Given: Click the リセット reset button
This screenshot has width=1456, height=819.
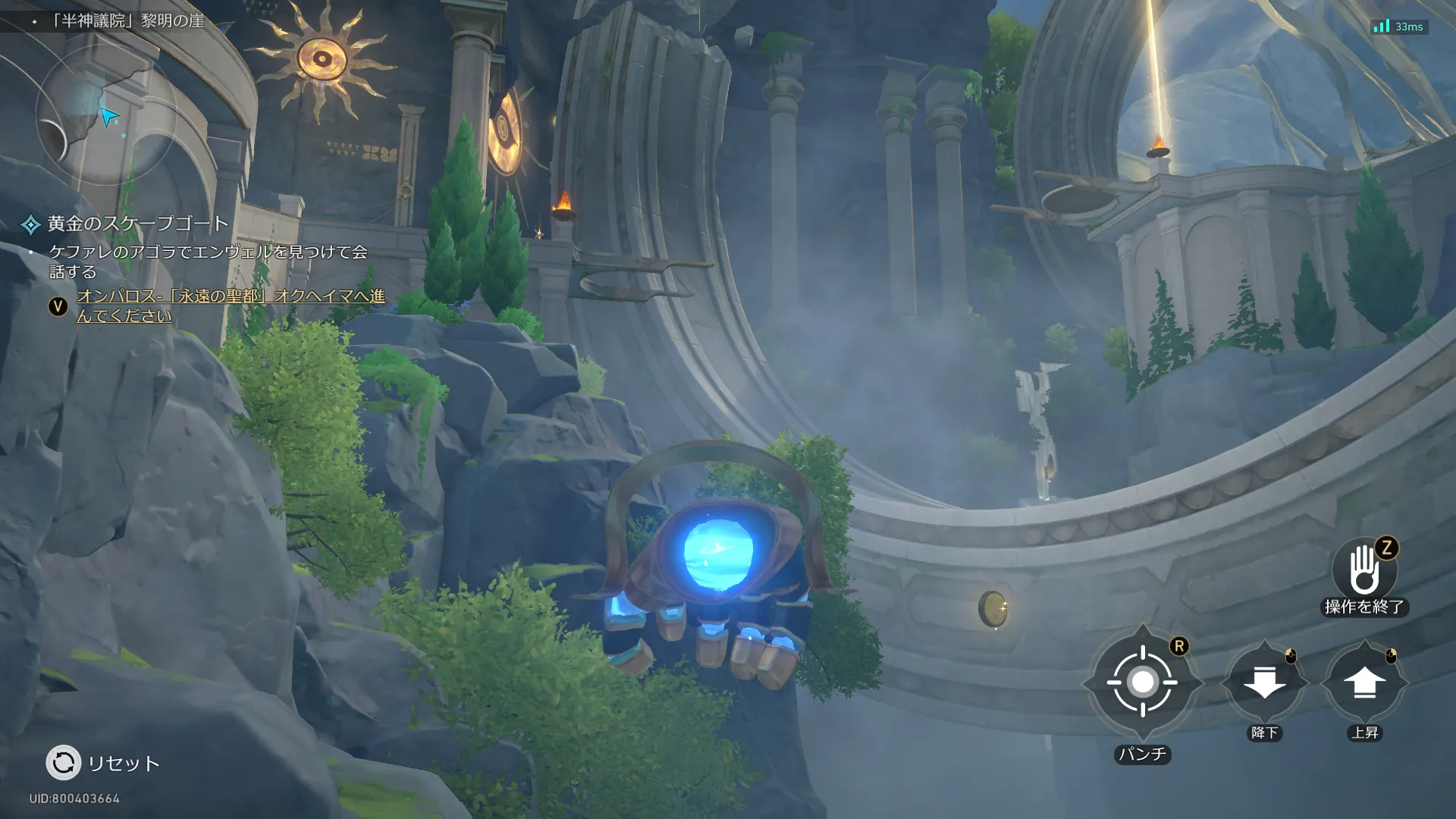Looking at the screenshot, I should [x=64, y=763].
